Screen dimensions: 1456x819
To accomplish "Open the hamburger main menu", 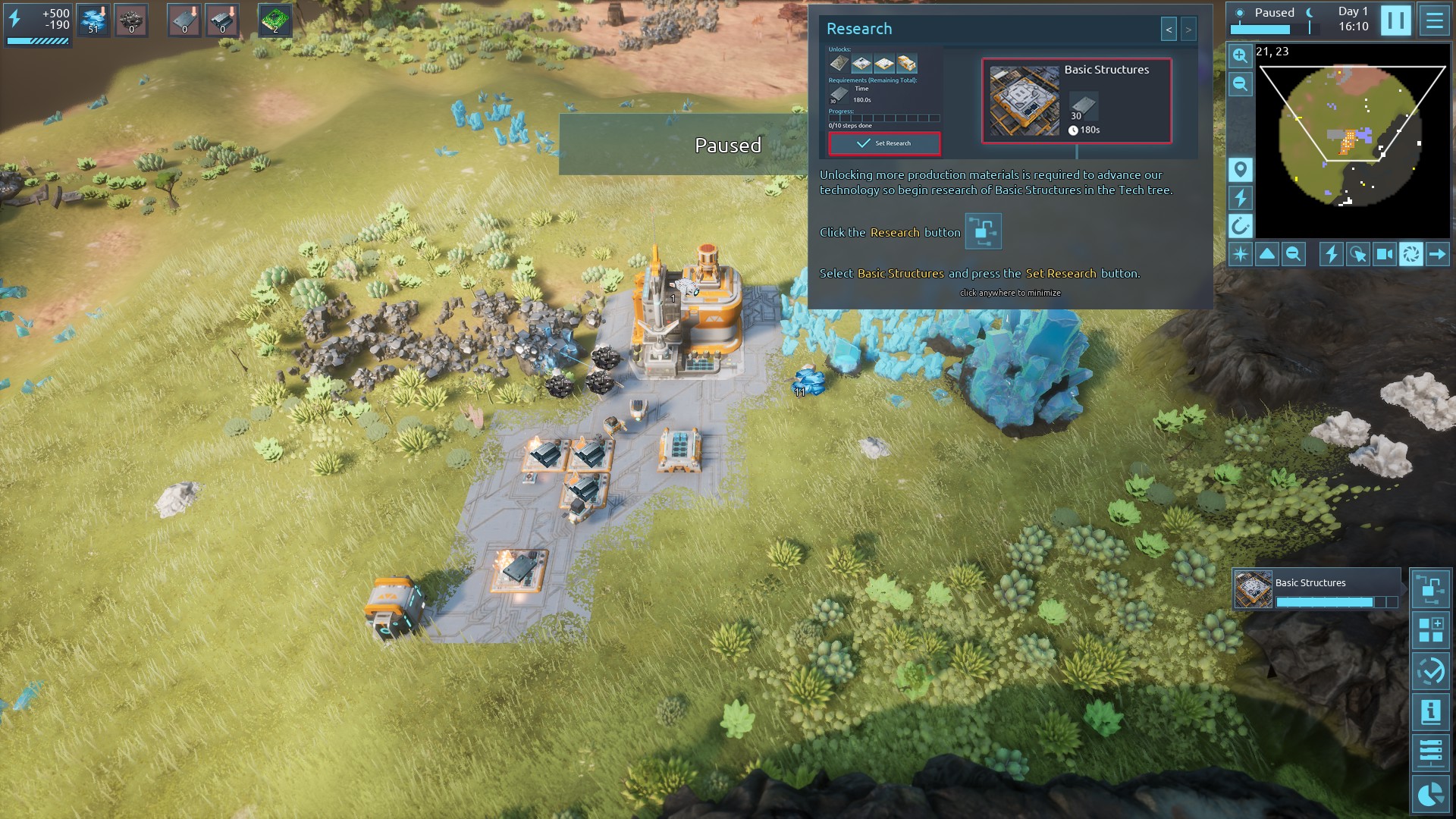I will click(x=1434, y=20).
